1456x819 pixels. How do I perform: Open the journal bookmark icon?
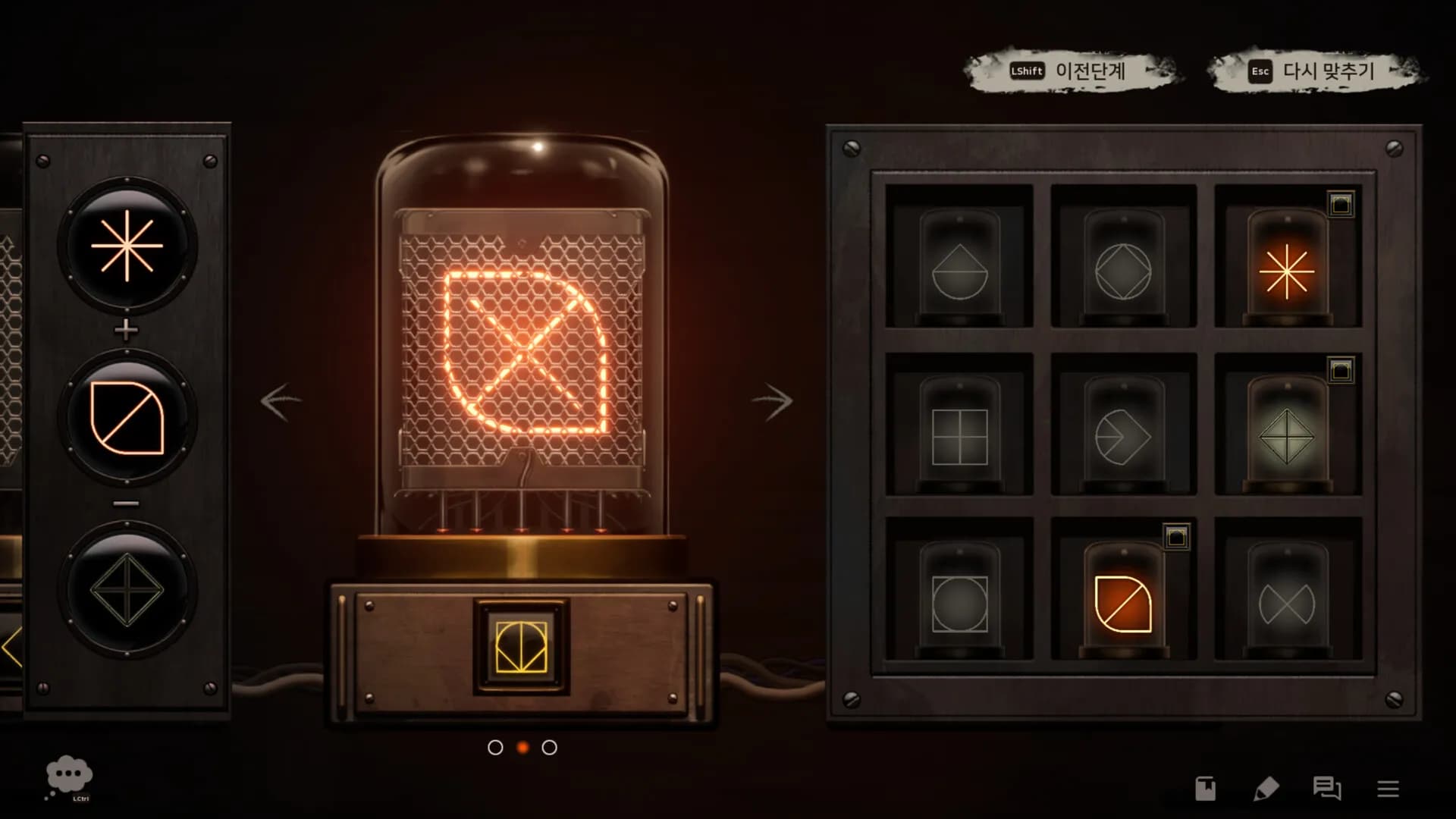point(1206,789)
